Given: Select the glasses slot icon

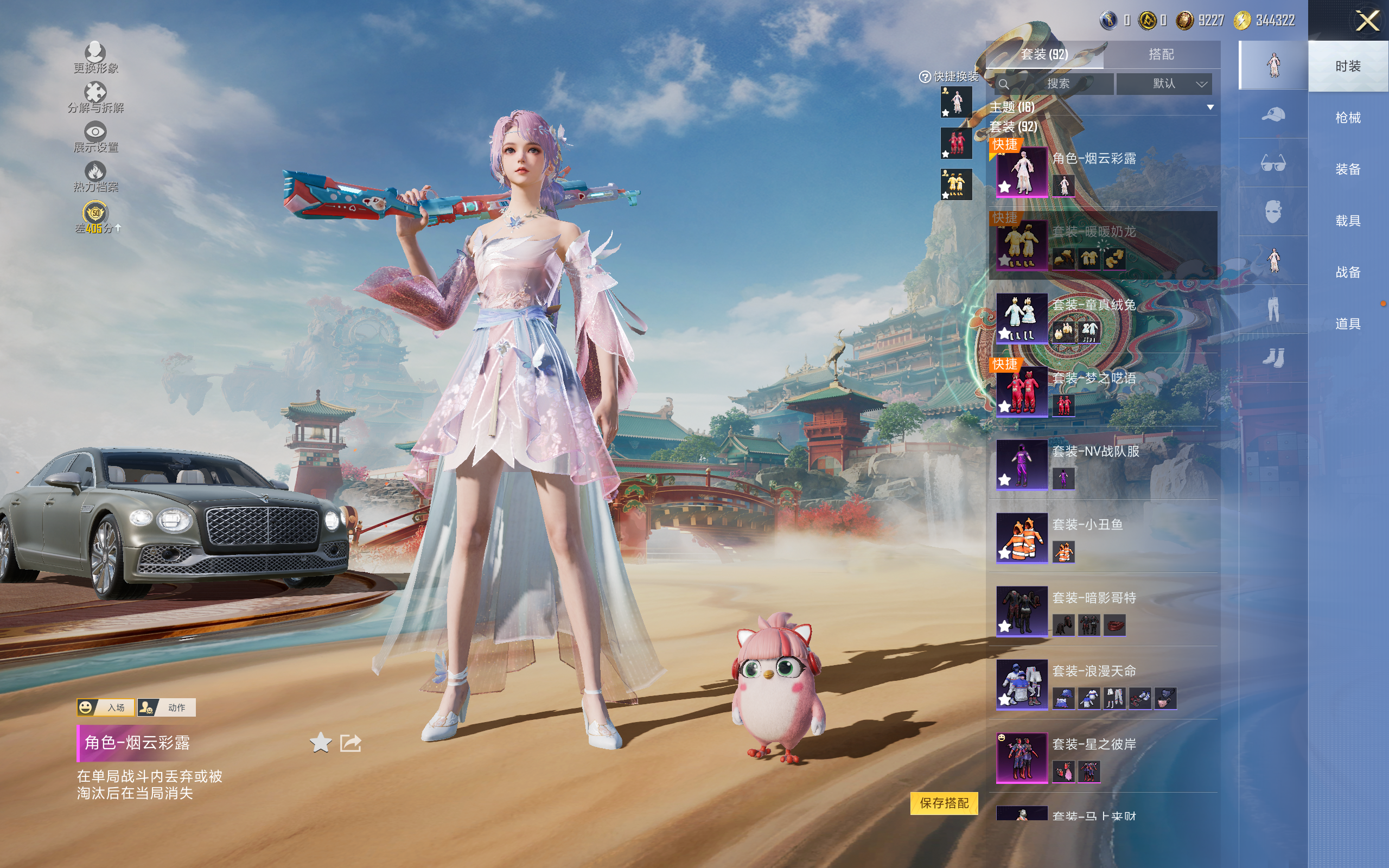Looking at the screenshot, I should (1272, 164).
